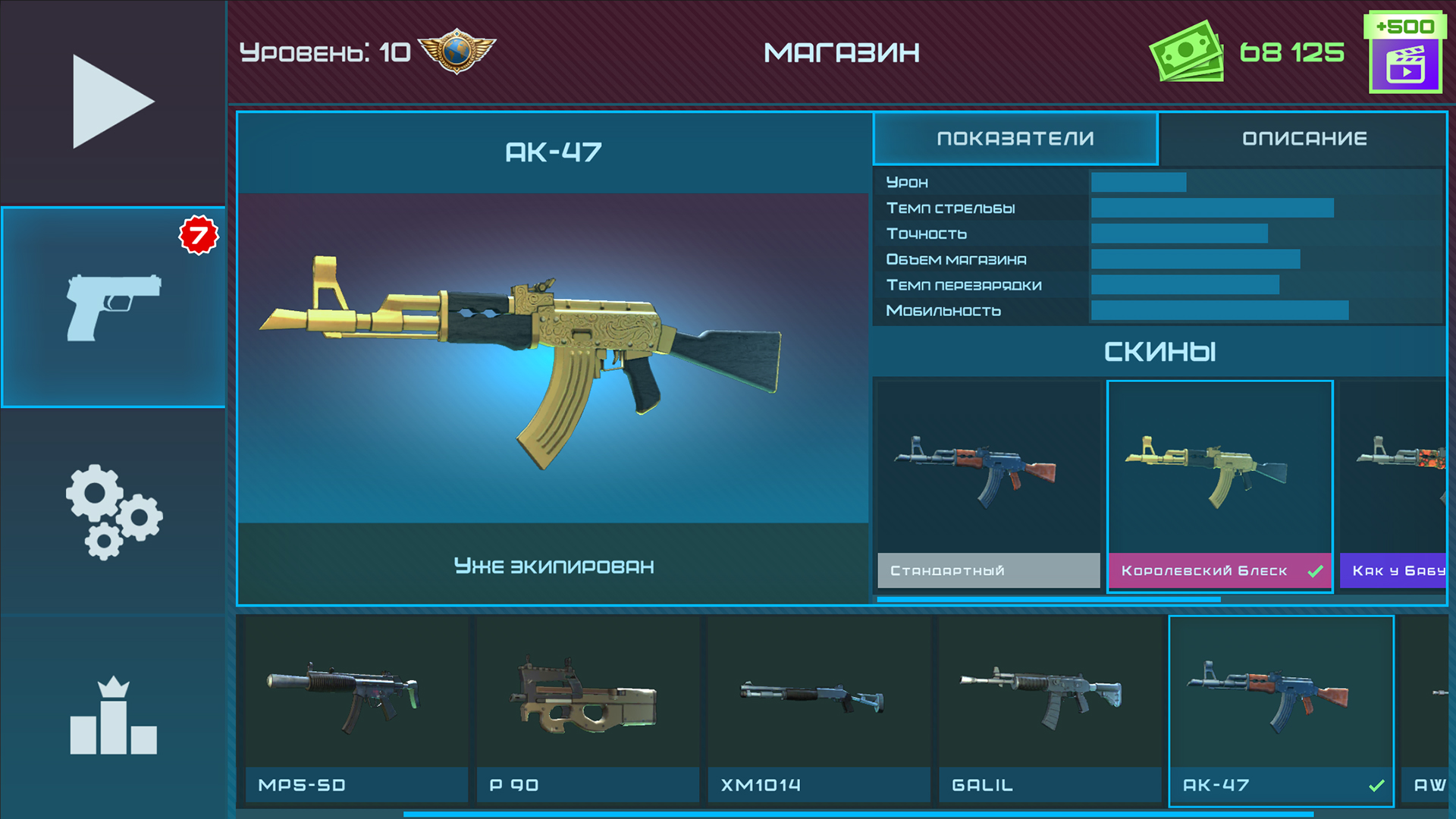Viewport: 1456px width, 819px height.
Task: Select the XM1014 shotgun thumbnail
Action: tap(819, 709)
